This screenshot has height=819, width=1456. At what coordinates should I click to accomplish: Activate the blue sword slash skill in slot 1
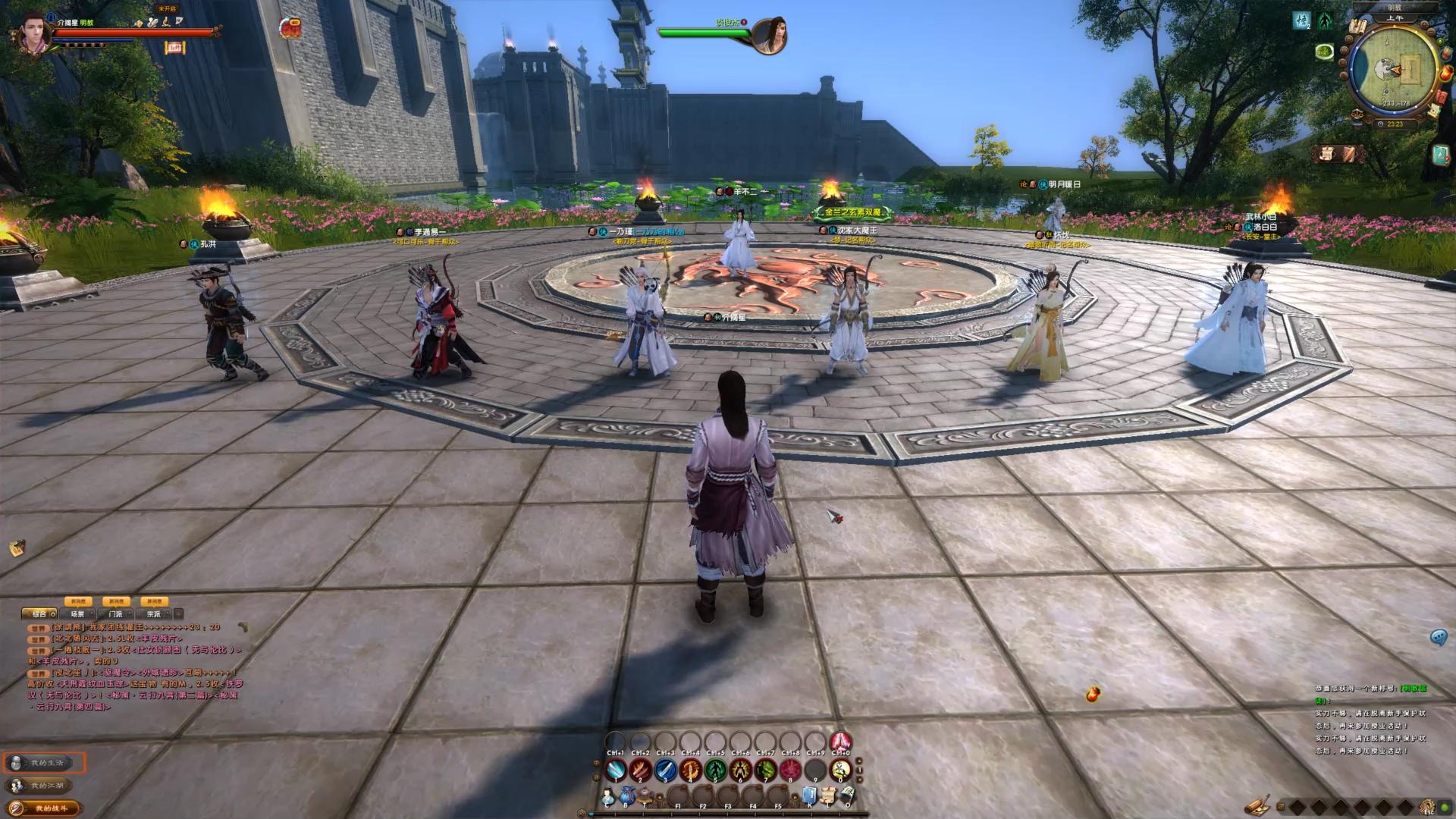[x=616, y=770]
